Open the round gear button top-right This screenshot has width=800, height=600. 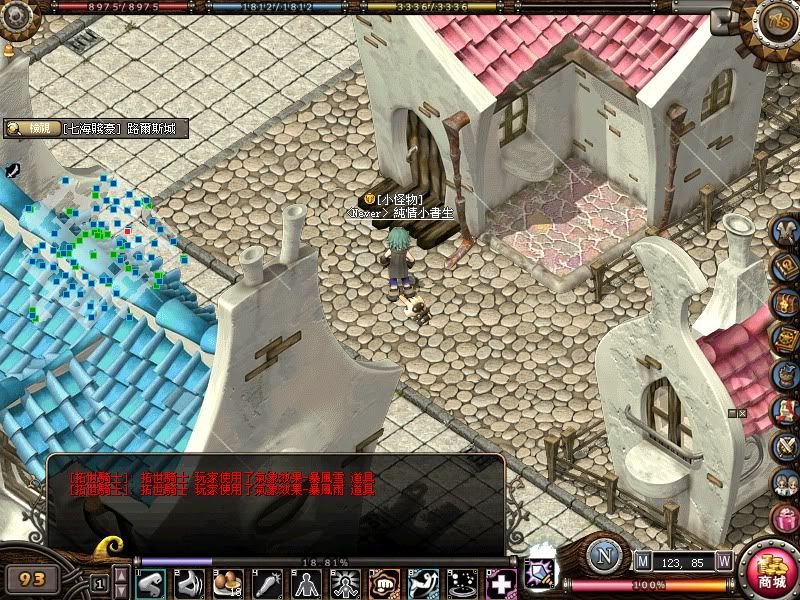[x=777, y=18]
